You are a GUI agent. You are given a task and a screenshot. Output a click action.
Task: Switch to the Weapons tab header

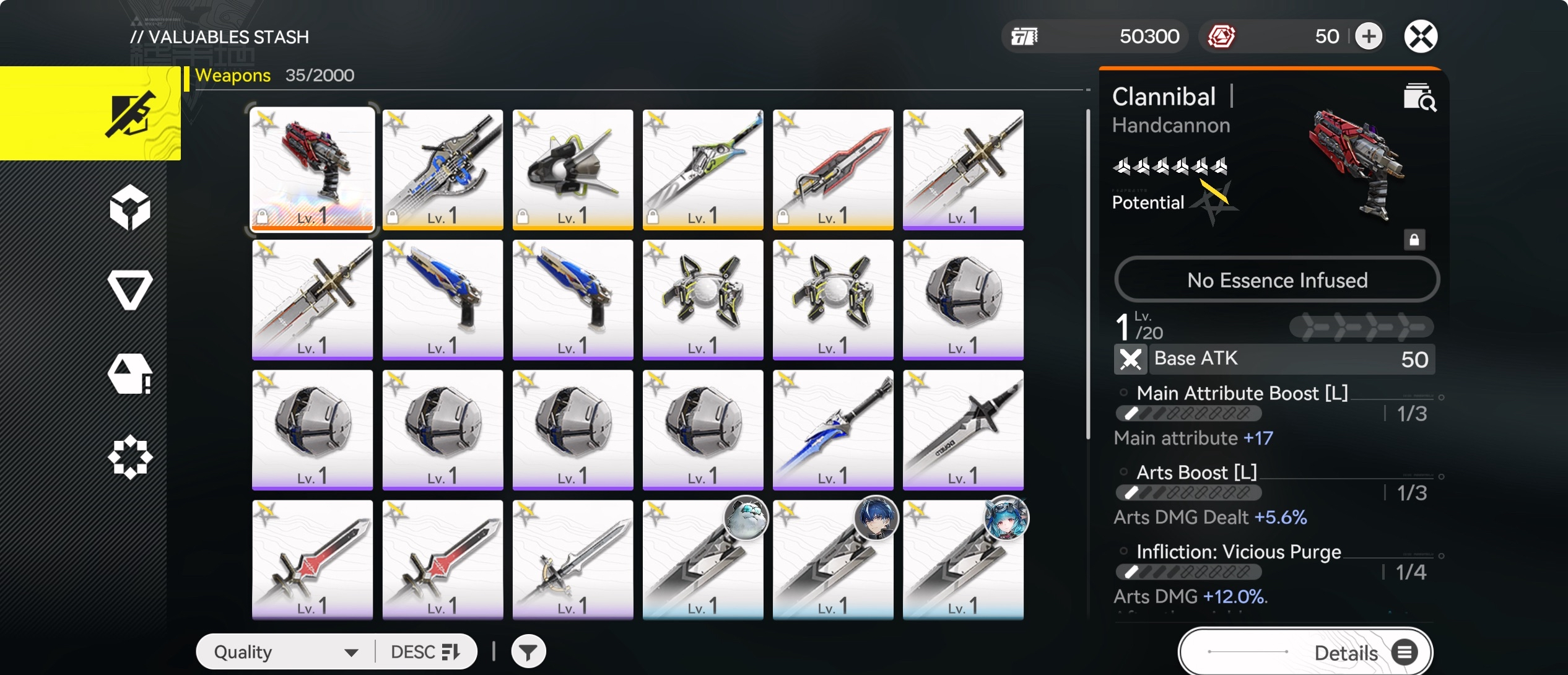(x=232, y=75)
